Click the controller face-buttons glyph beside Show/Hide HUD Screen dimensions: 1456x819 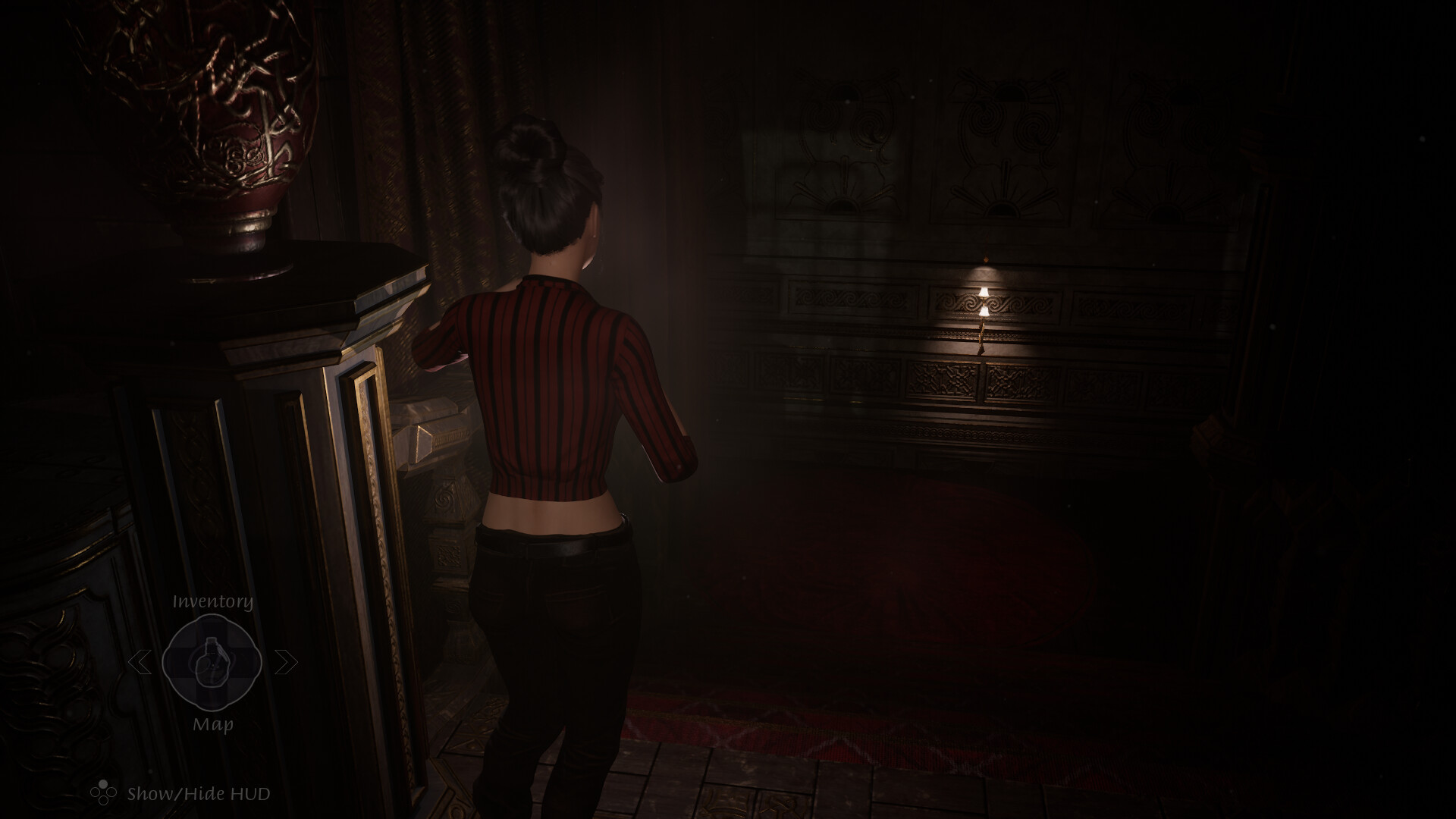point(104,791)
